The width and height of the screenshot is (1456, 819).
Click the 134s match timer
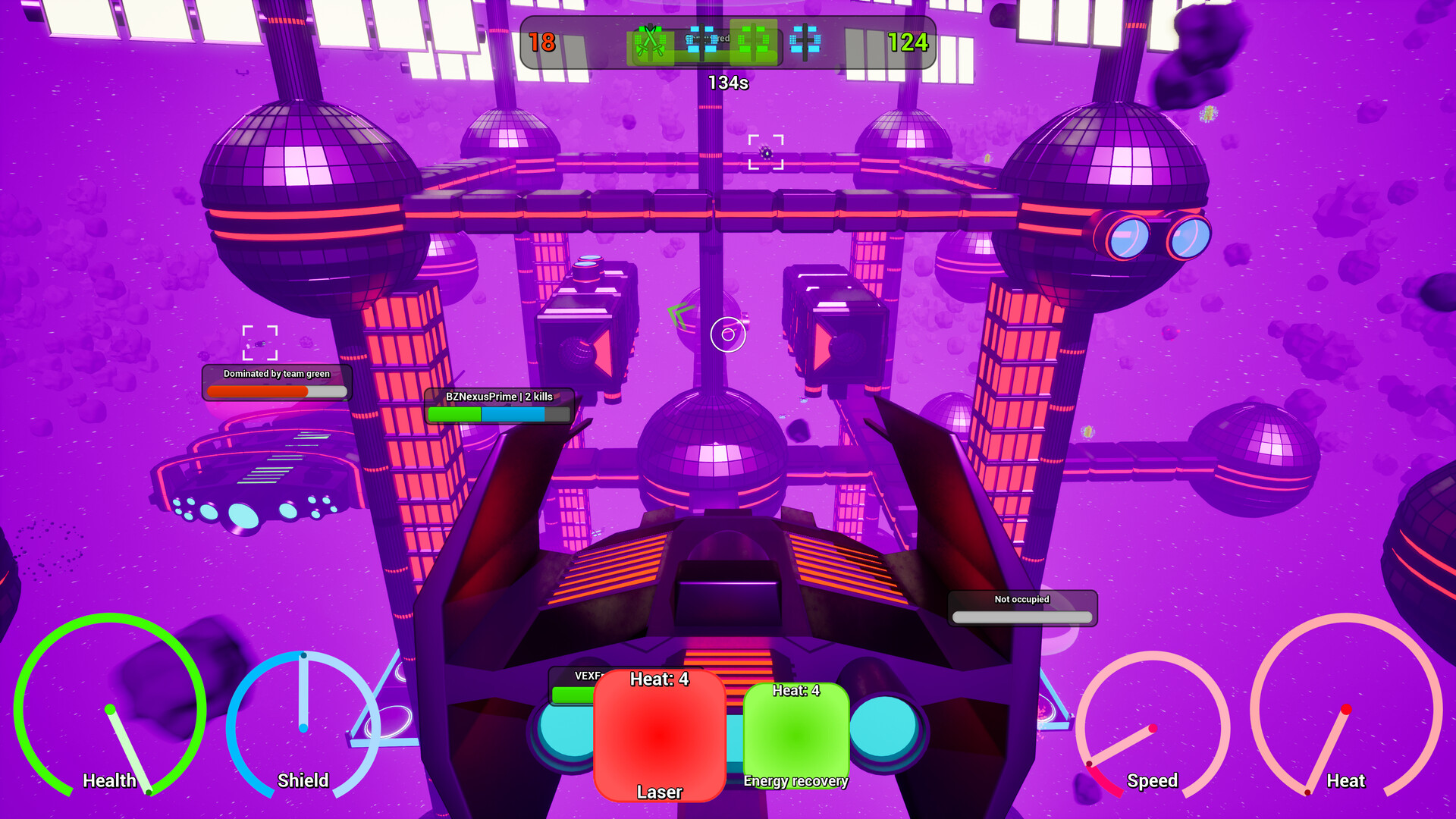[x=728, y=83]
